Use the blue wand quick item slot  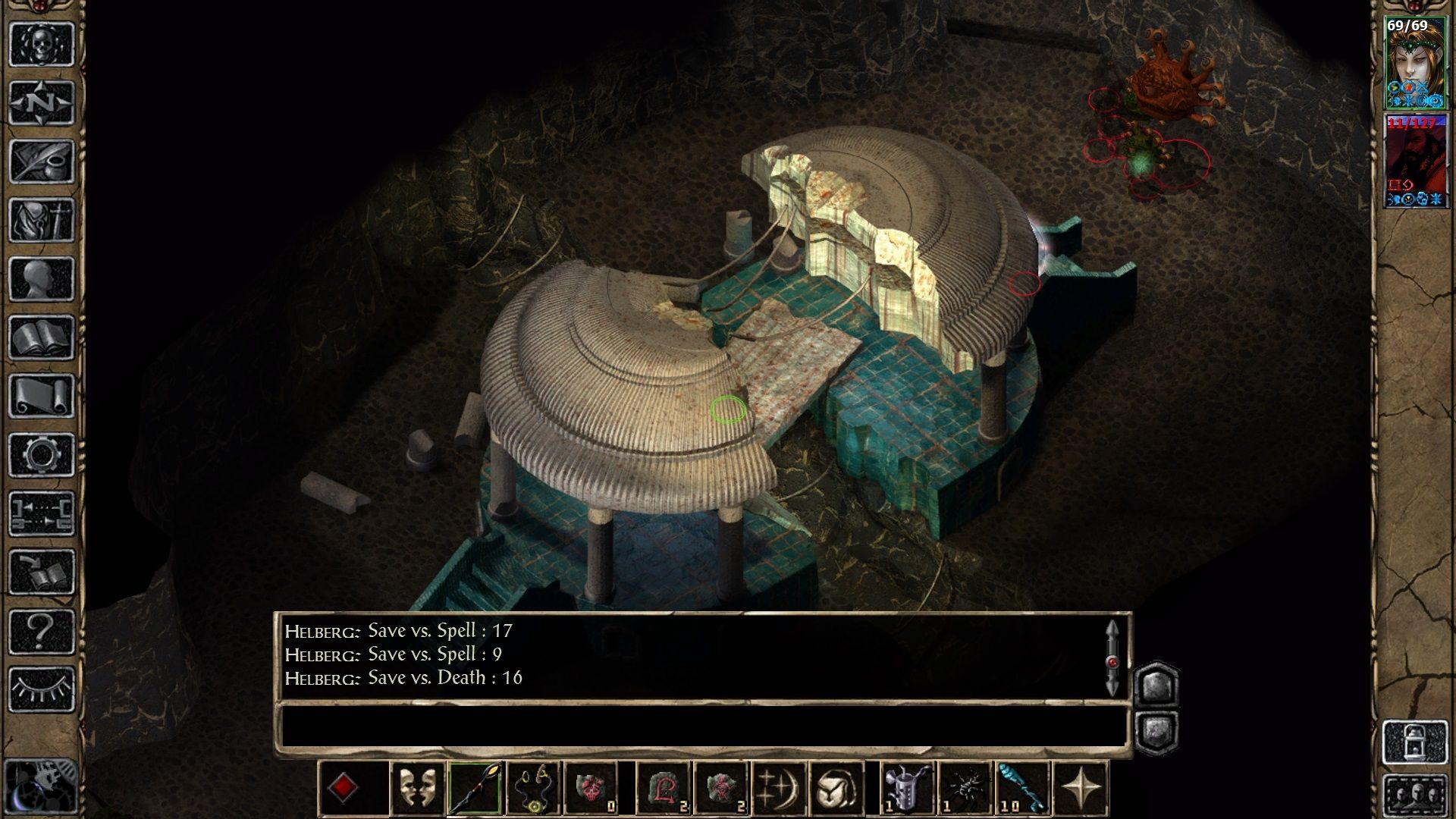click(1023, 788)
